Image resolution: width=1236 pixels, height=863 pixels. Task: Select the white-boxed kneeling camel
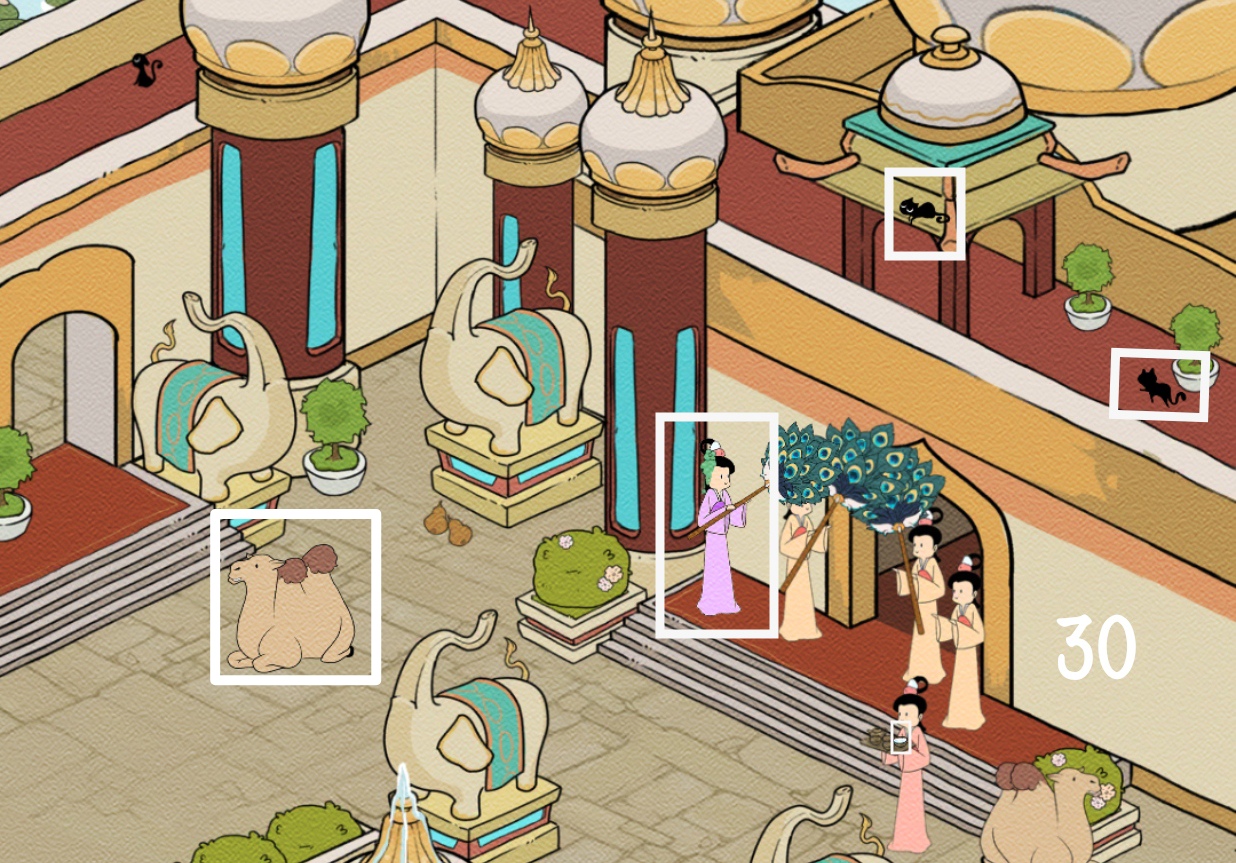click(x=295, y=598)
